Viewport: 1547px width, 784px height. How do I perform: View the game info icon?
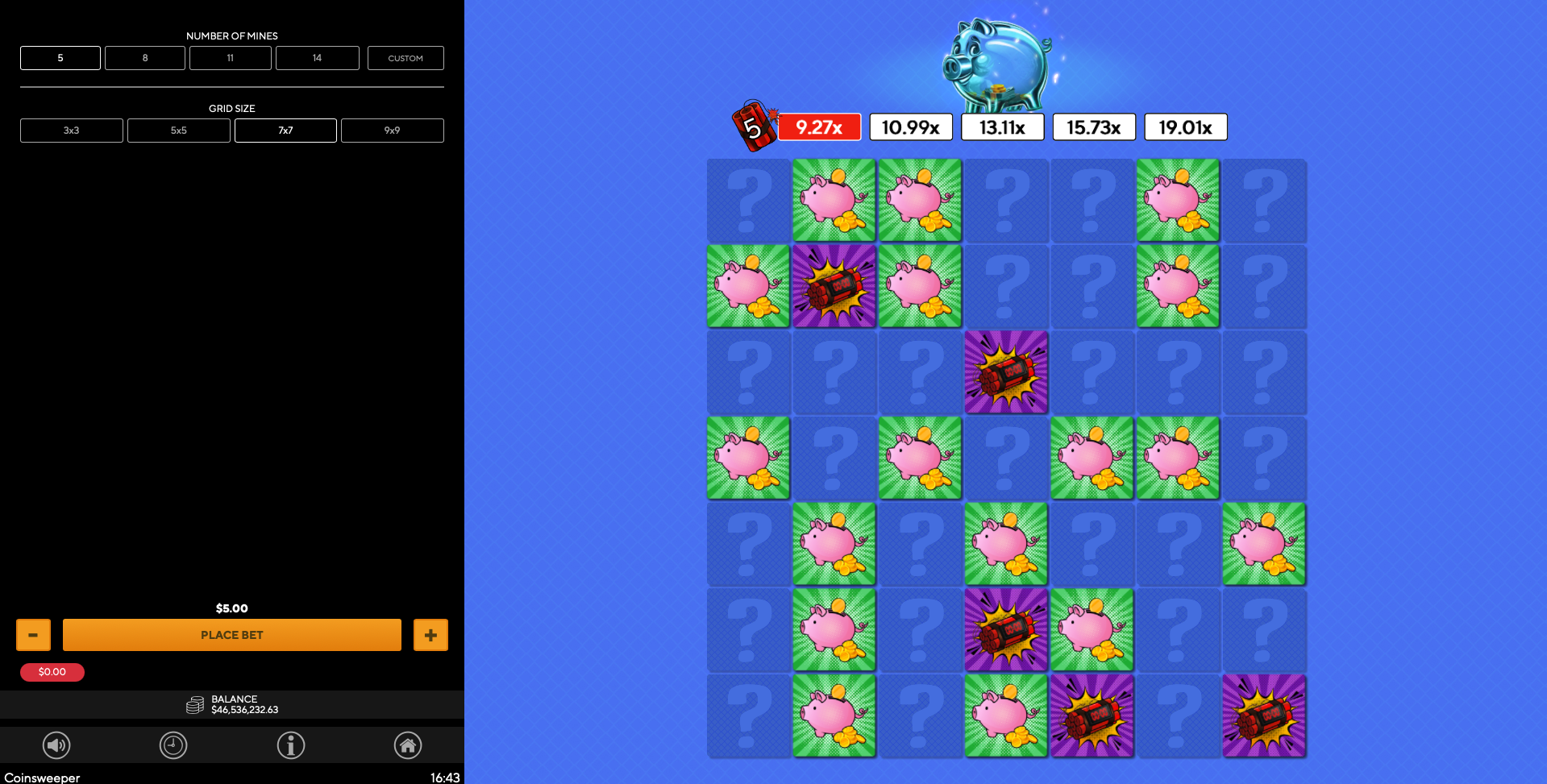291,745
